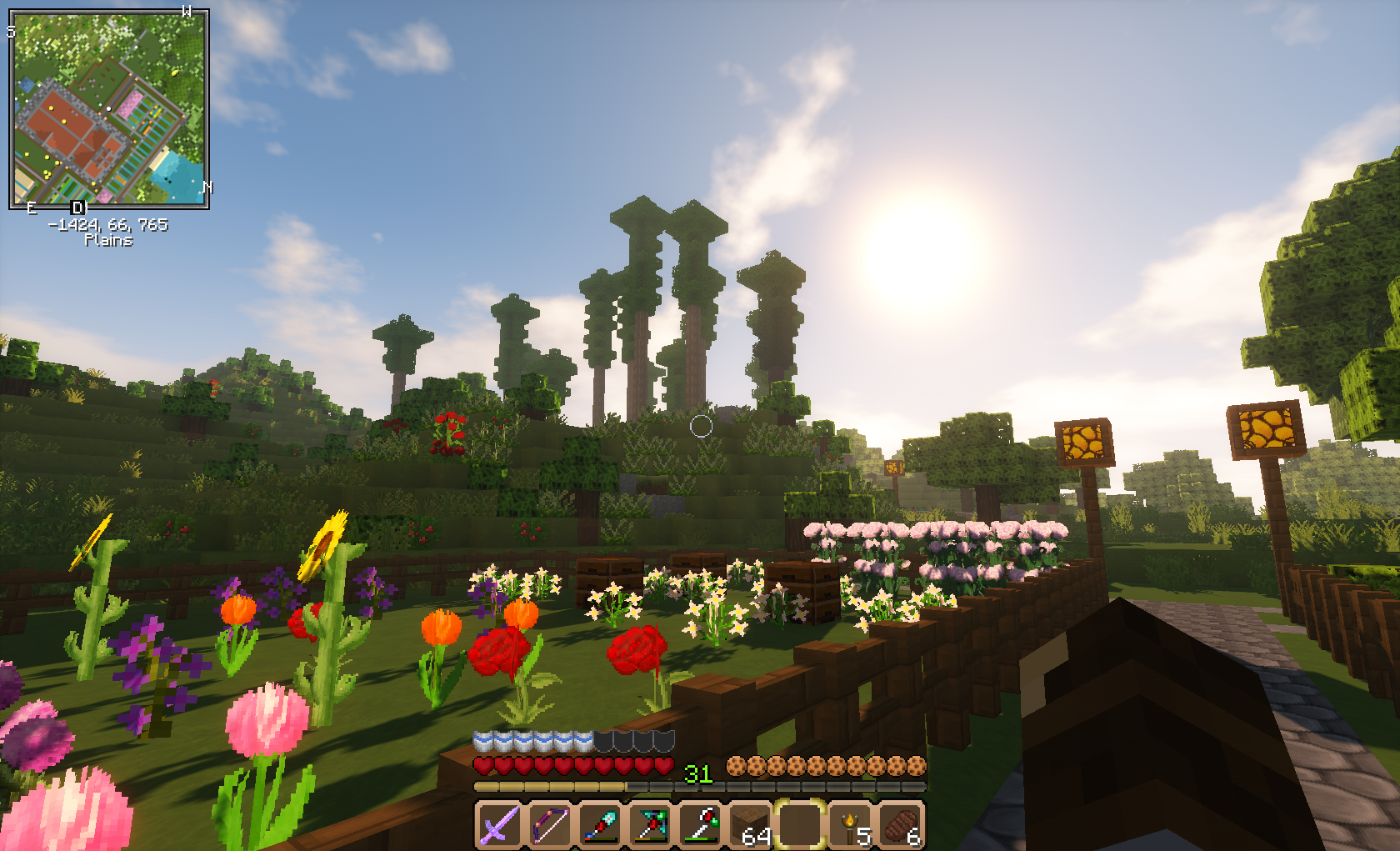Click the minimap in the corner
Viewport: 1400px width, 851px height.
pos(108,108)
